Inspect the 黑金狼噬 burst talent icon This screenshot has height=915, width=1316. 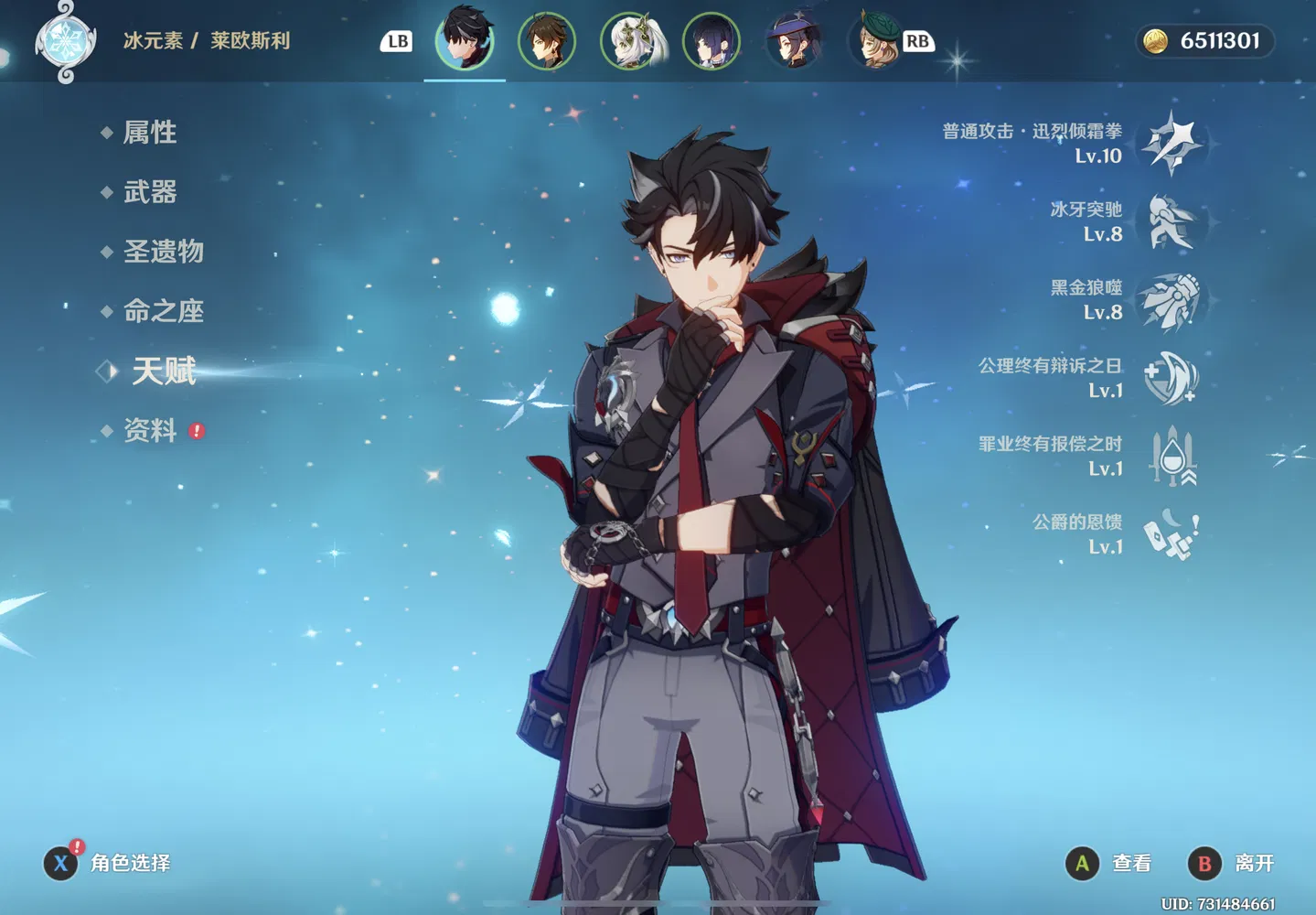(1172, 300)
